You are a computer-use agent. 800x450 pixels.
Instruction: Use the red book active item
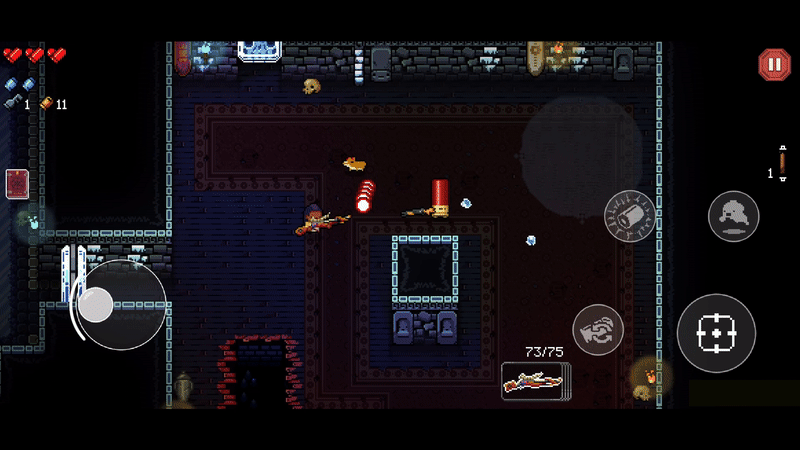click(x=17, y=184)
